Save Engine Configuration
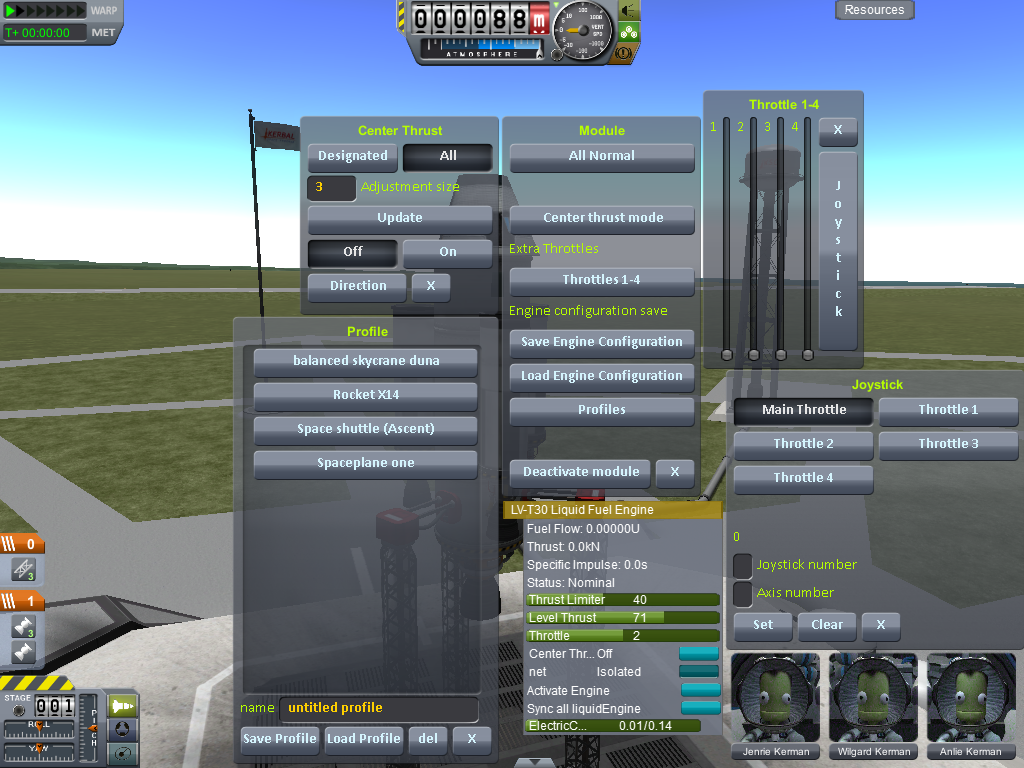Screen dimensions: 1024x768 (601, 342)
